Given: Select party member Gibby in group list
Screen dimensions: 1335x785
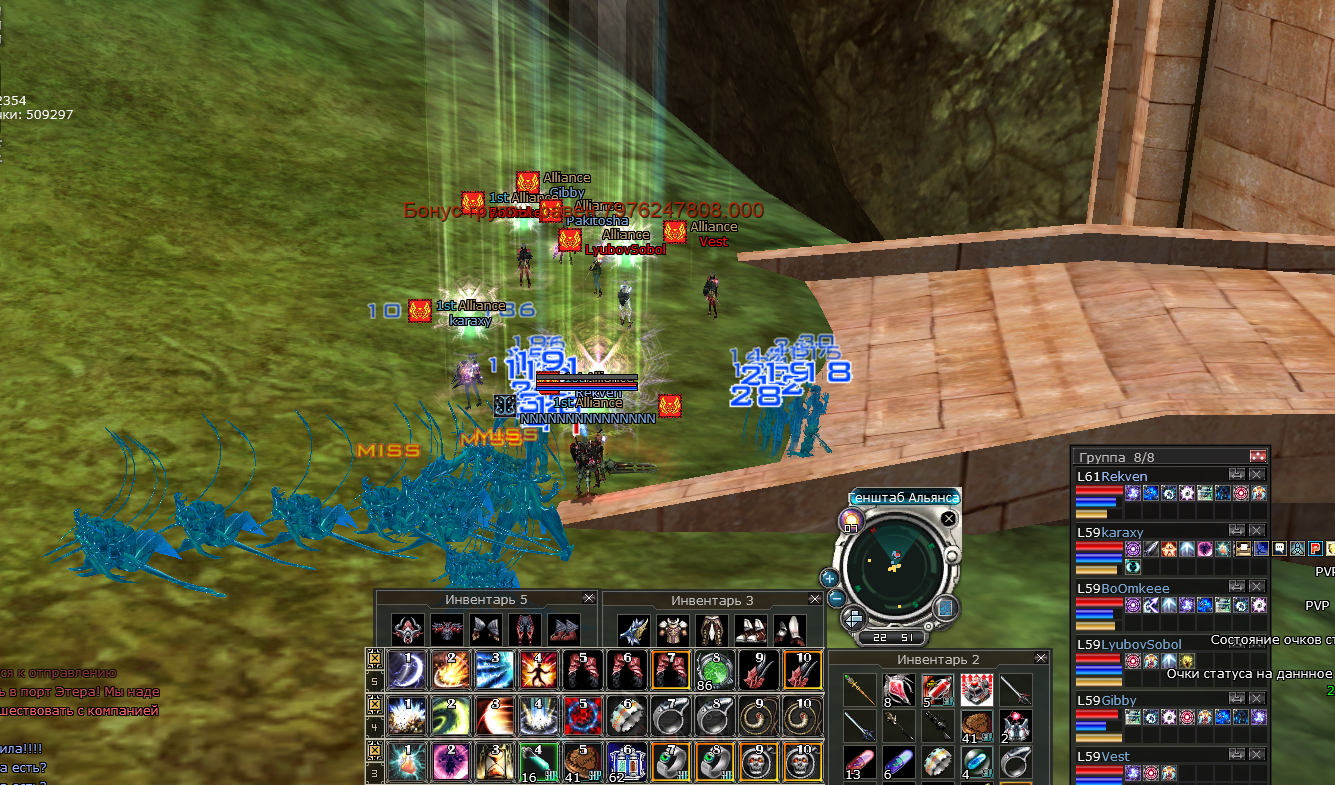Looking at the screenshot, I should coord(1119,700).
